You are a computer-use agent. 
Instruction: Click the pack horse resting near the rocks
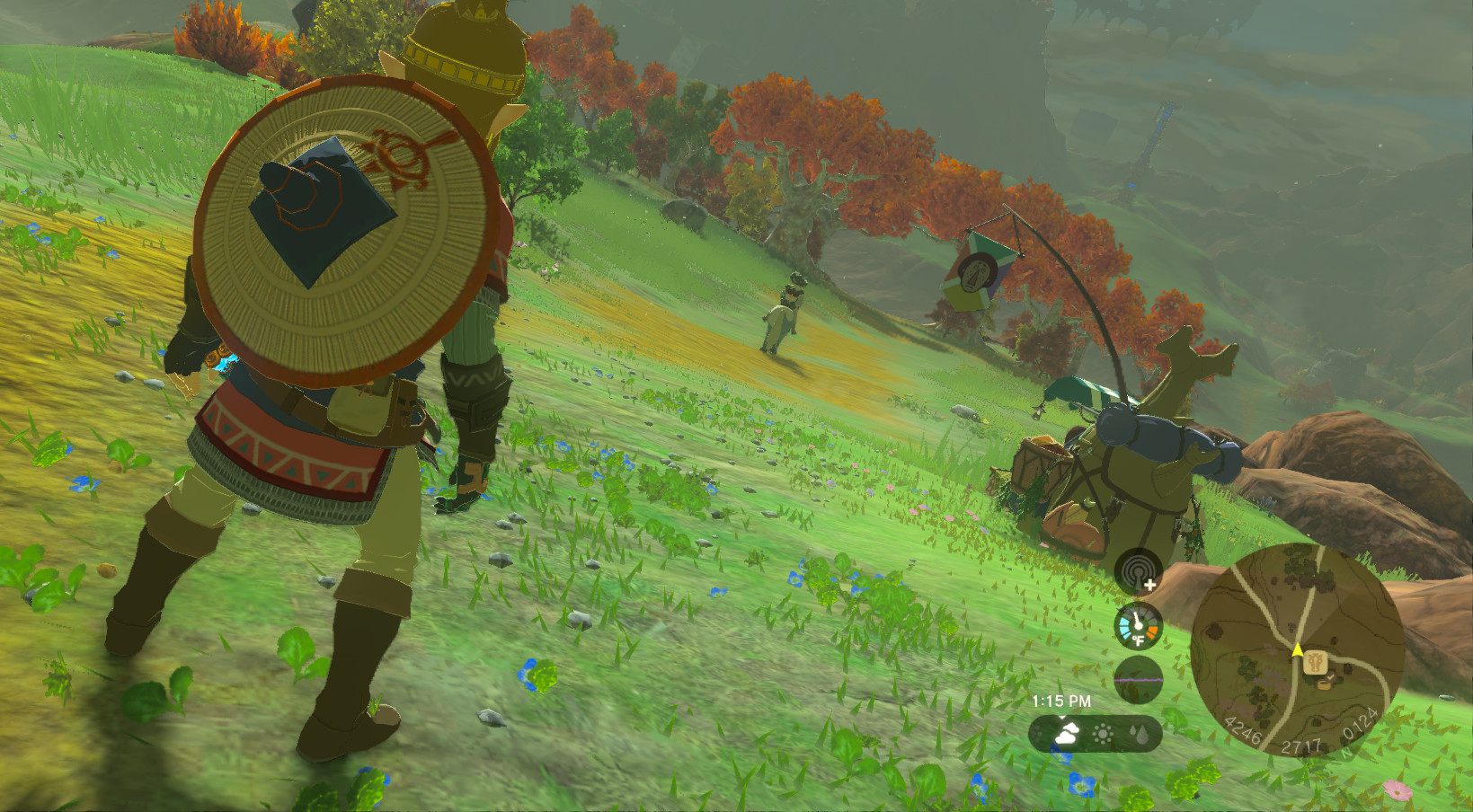[x=1141, y=467]
